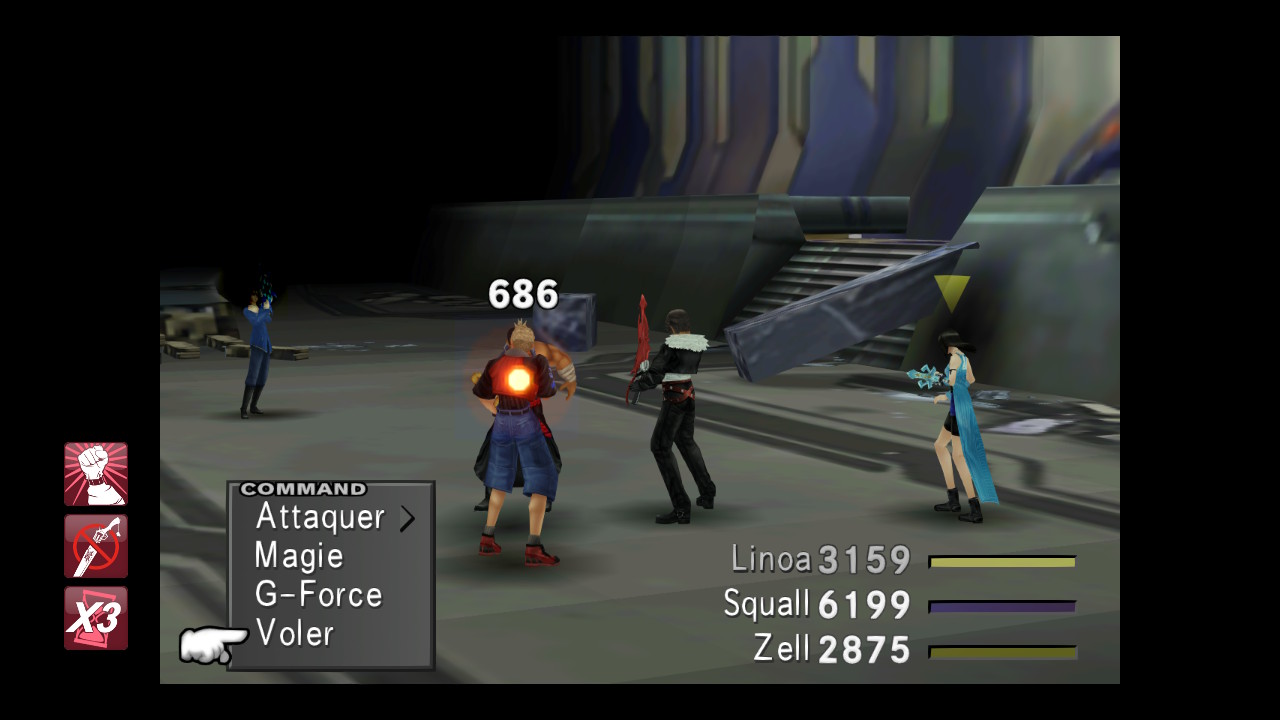This screenshot has height=720, width=1280.
Task: Select the Attaquer command
Action: tap(320, 517)
